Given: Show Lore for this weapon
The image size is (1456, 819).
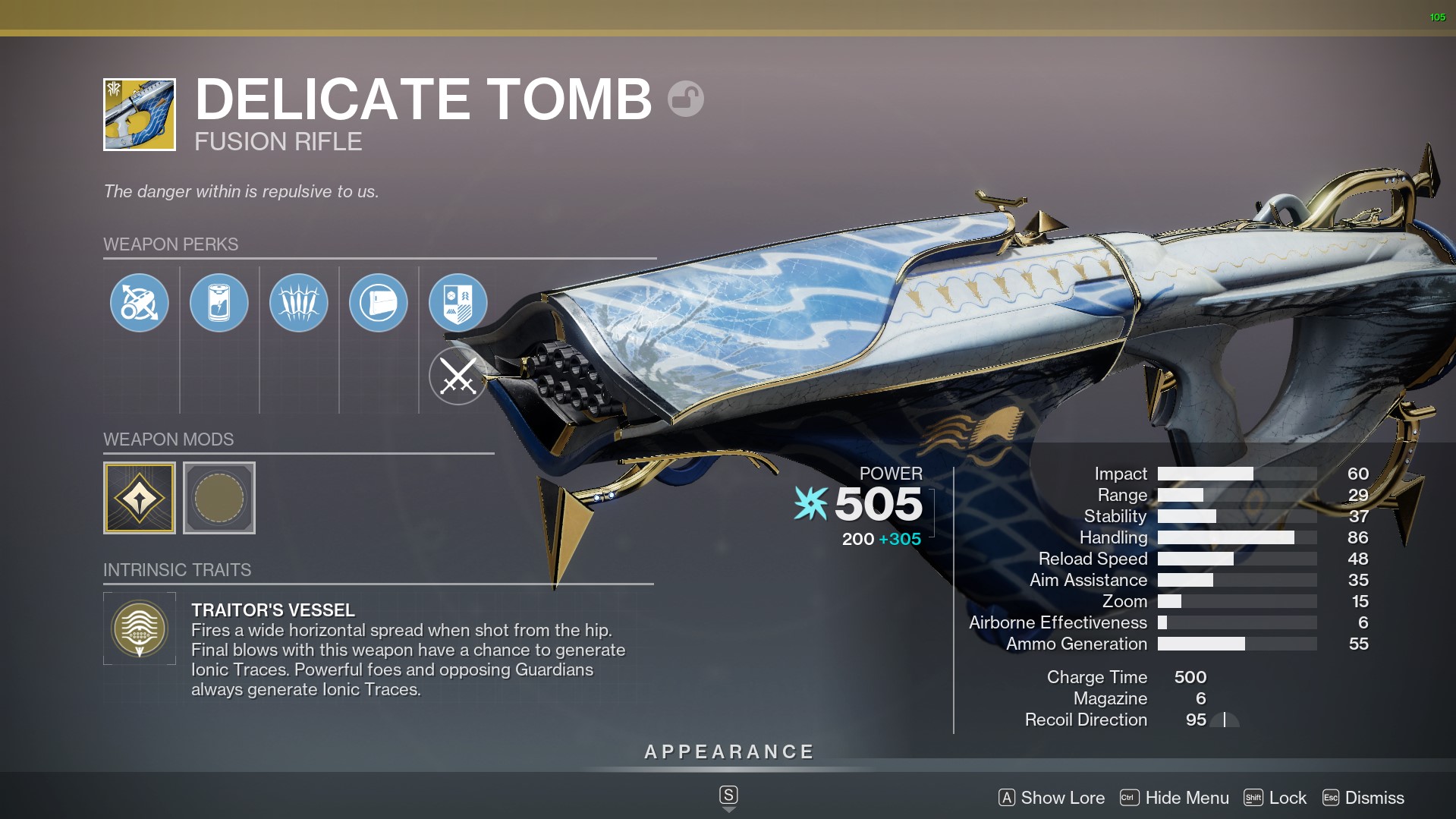Looking at the screenshot, I should [x=1052, y=798].
